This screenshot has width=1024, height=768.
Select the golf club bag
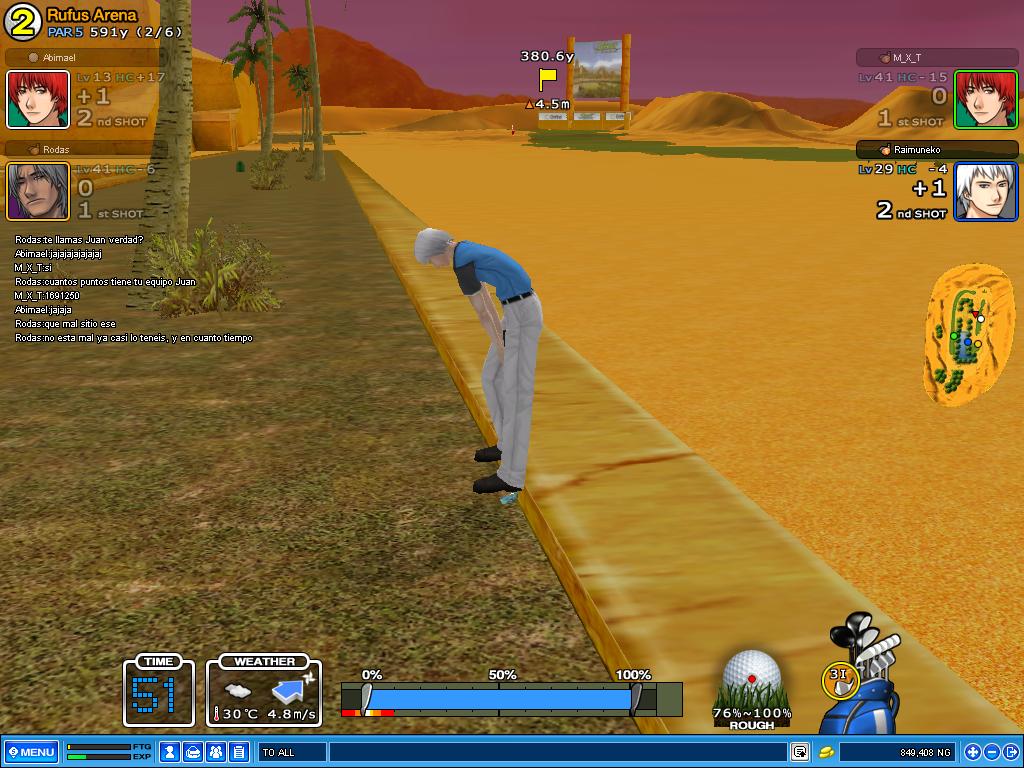tap(872, 680)
